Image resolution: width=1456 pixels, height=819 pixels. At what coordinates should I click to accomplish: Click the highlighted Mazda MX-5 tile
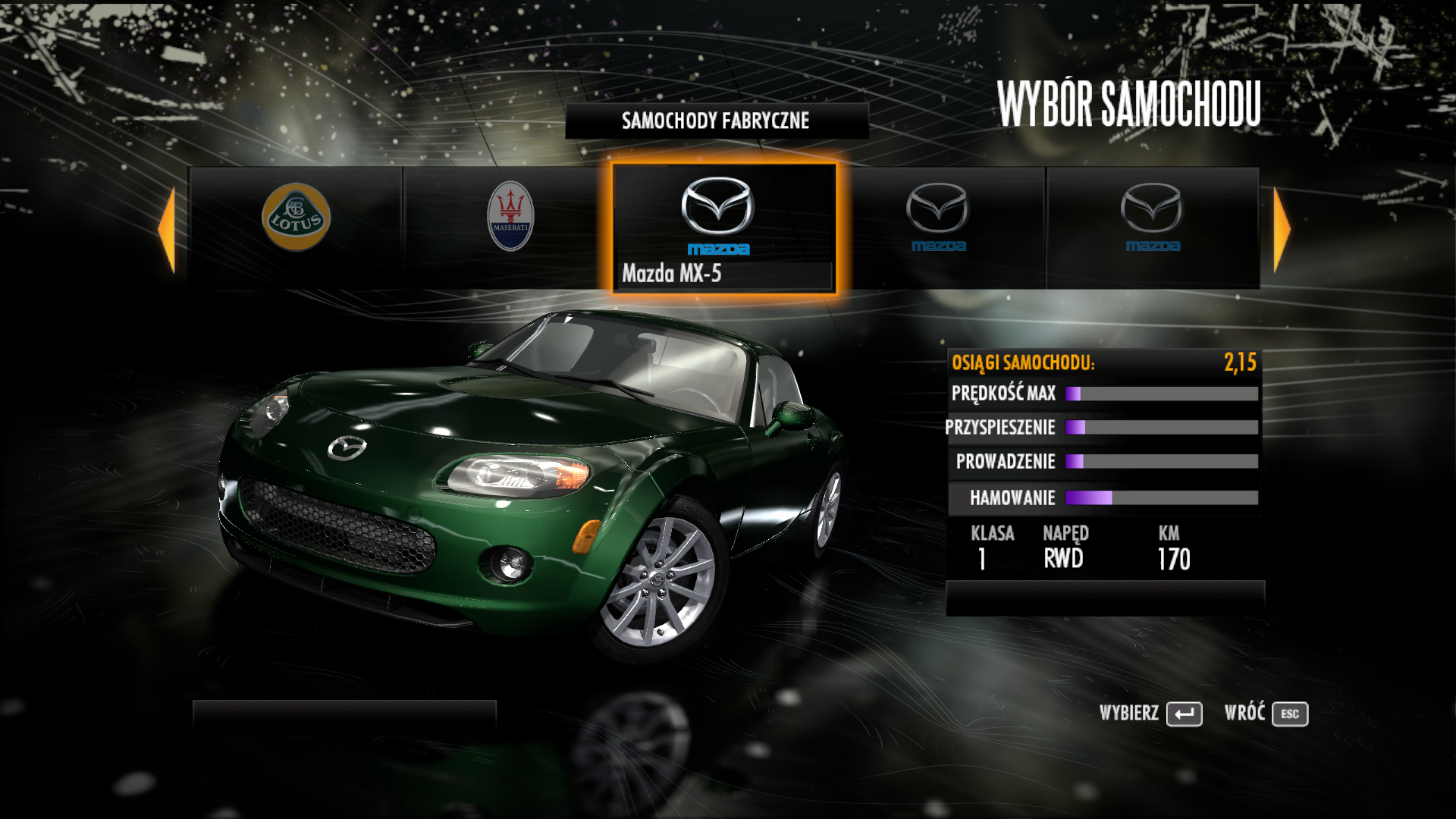[x=724, y=227]
